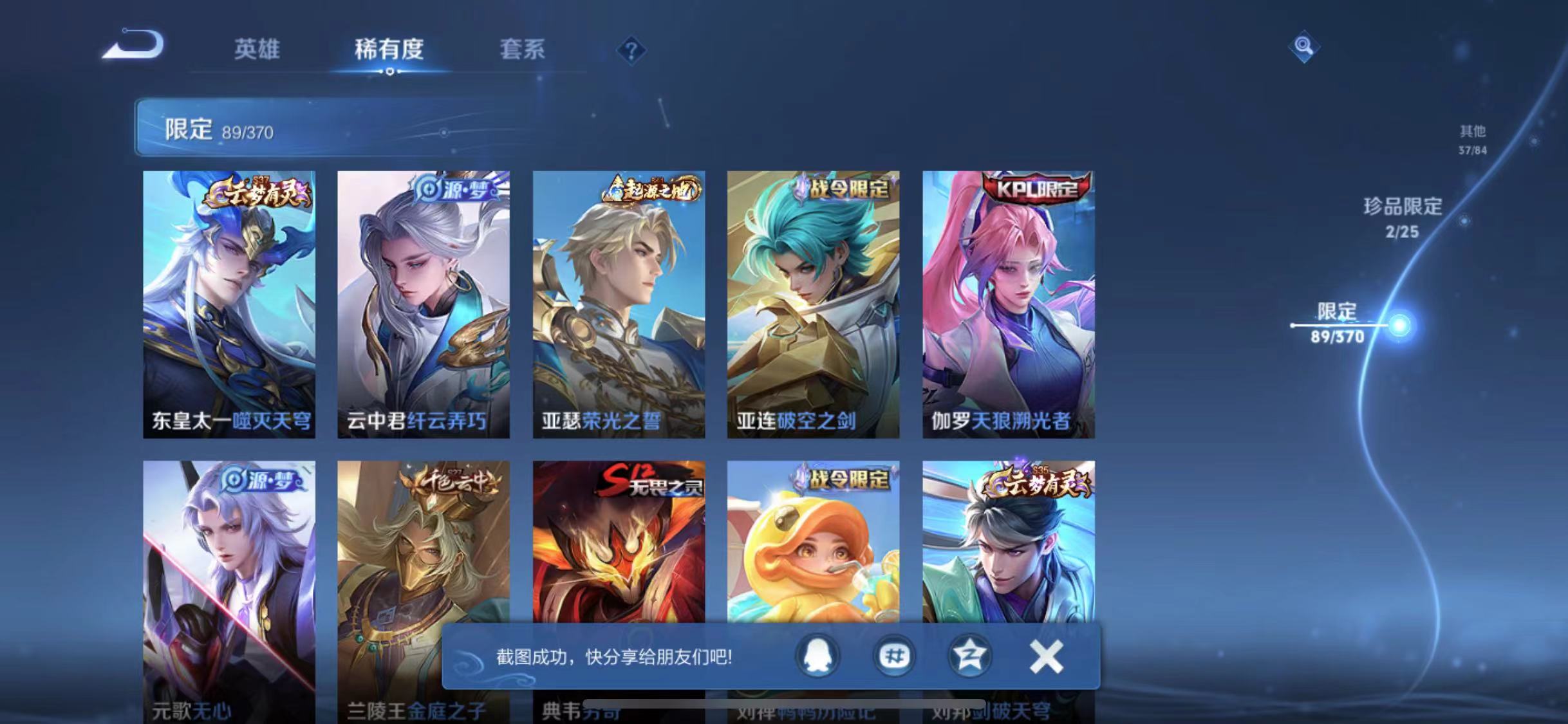The height and width of the screenshot is (724, 1568).
Task: Share screenshot via the QQ penguin icon
Action: coord(816,656)
